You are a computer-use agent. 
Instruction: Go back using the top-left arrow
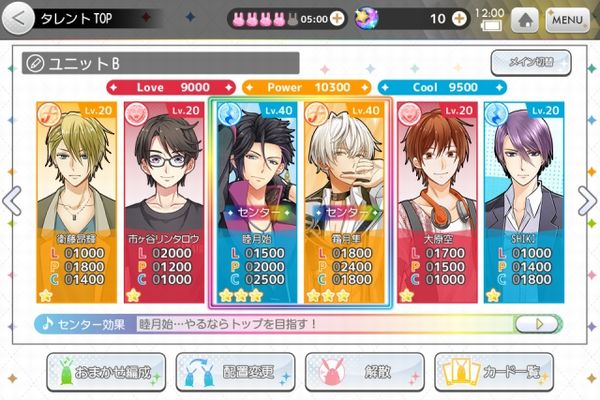tap(17, 18)
